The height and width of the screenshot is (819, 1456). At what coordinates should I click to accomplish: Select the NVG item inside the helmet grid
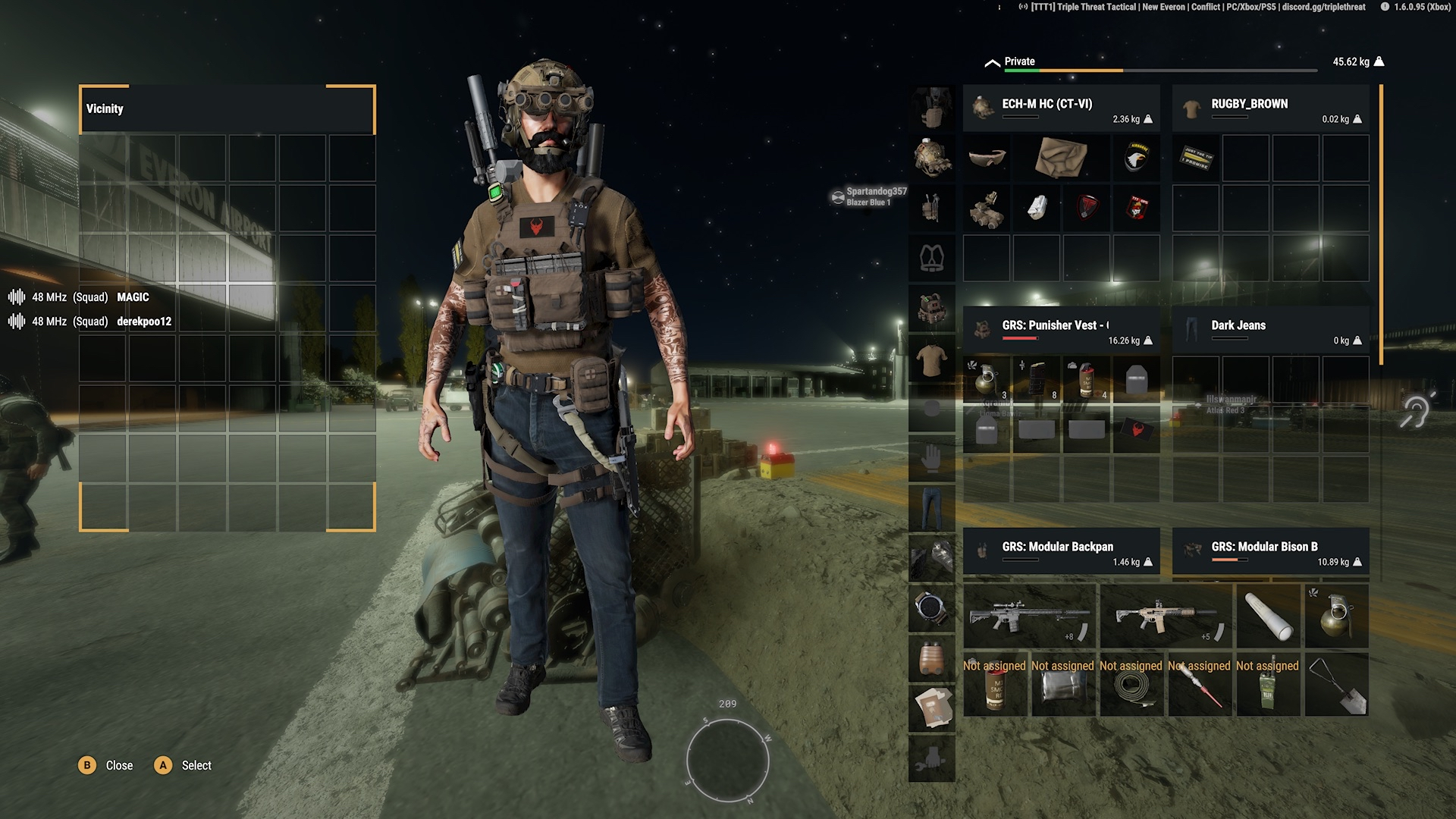[987, 209]
